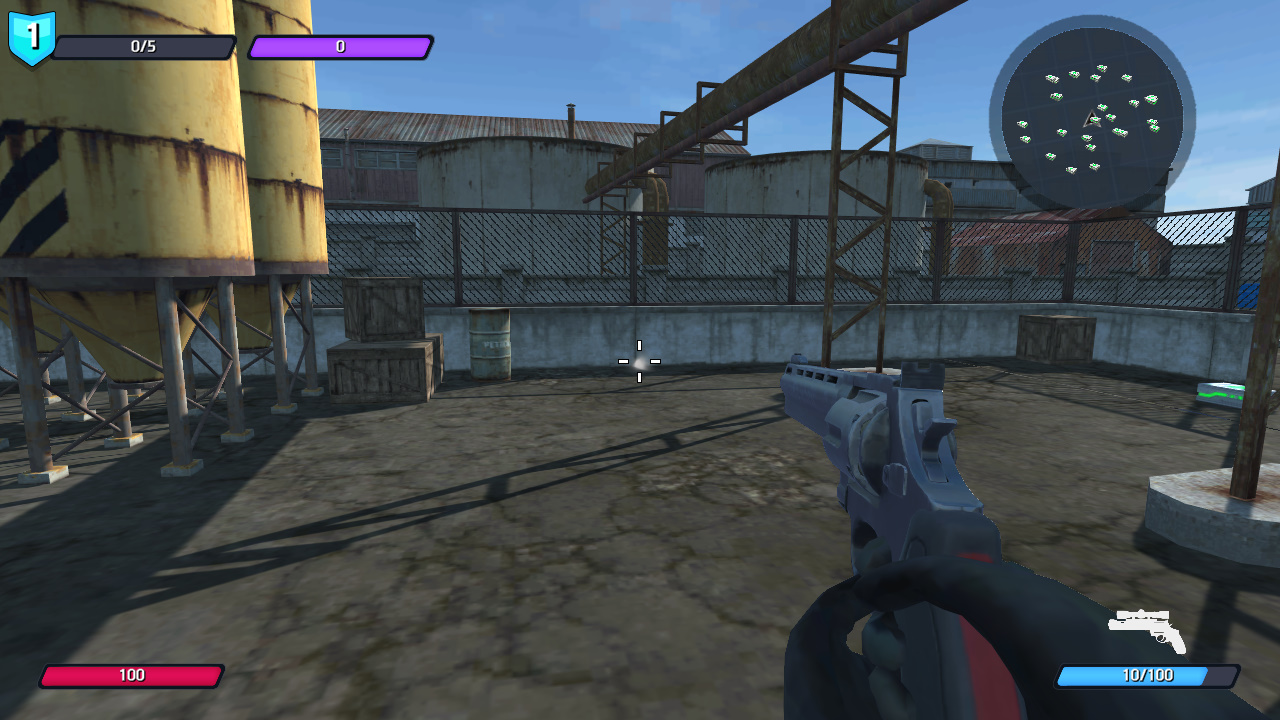Click the purple currency counter showing 0

[x=340, y=44]
